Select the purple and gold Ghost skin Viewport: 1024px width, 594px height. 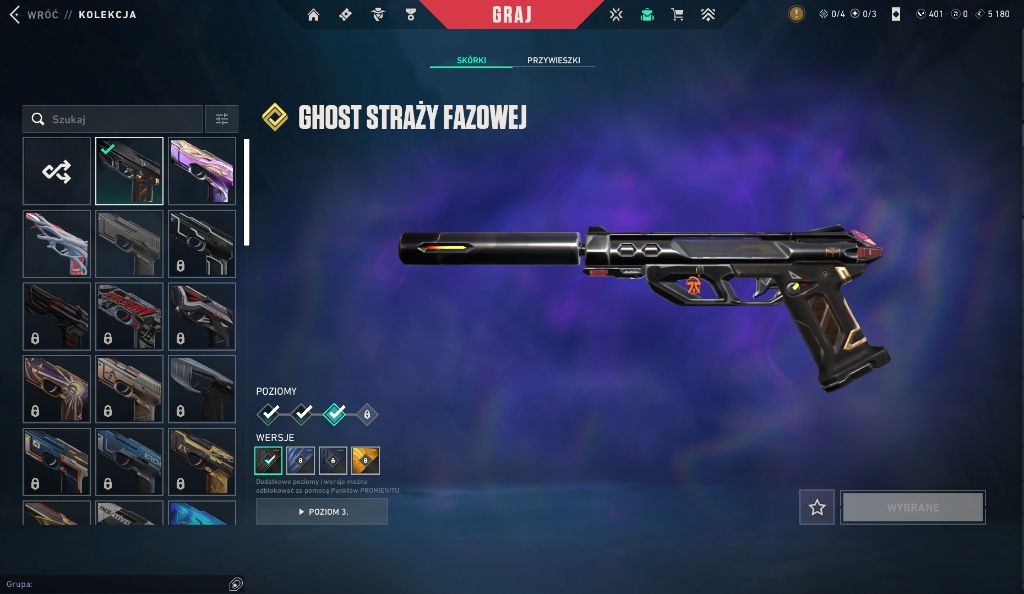[x=202, y=171]
